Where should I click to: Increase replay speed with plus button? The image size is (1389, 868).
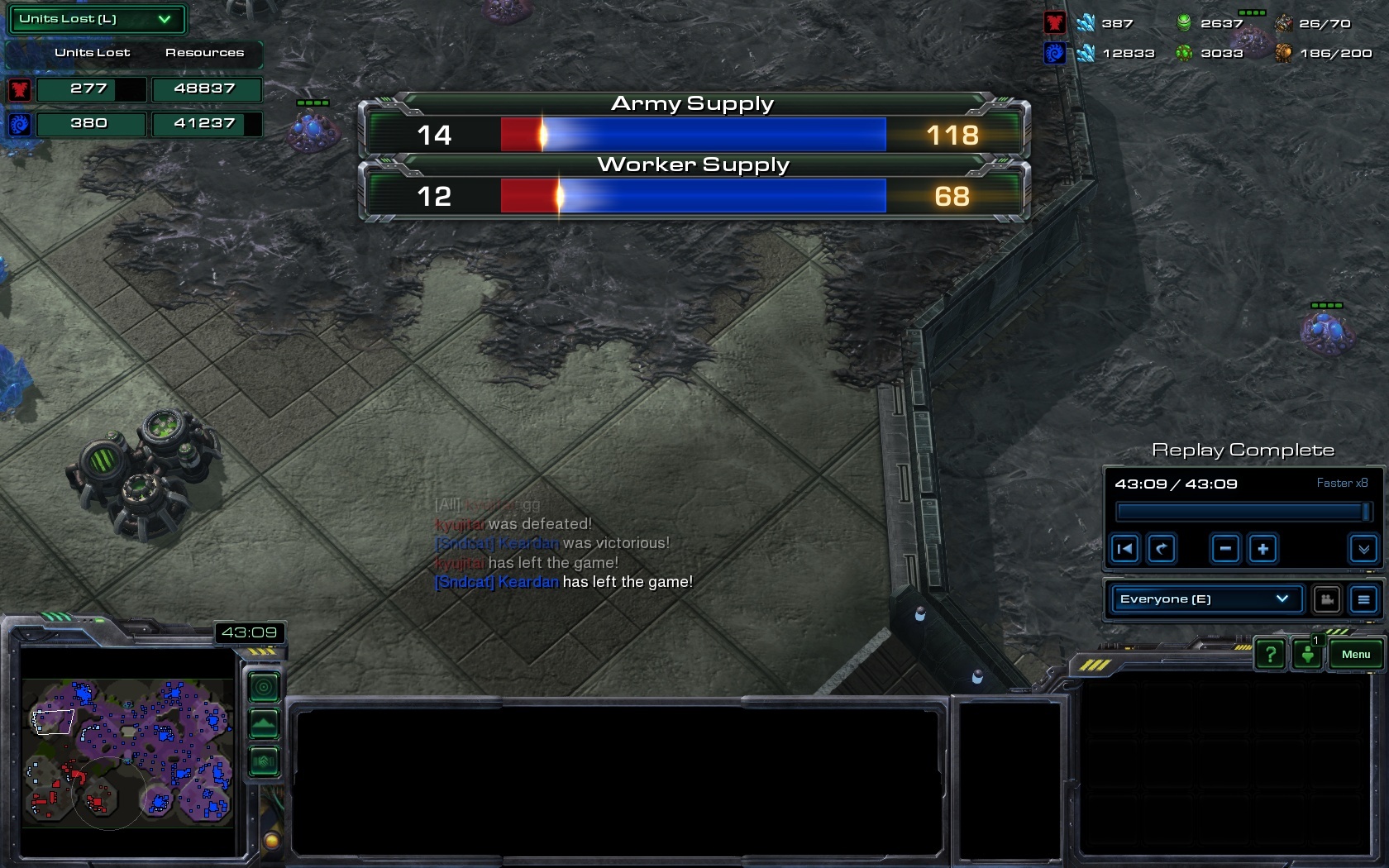click(x=1263, y=549)
